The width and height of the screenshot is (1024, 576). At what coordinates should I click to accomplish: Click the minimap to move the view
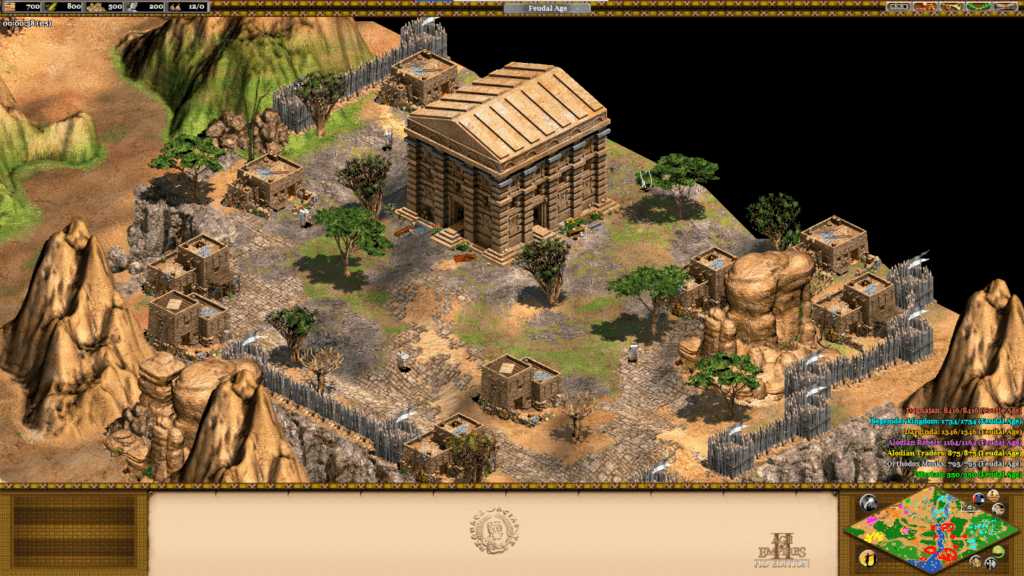click(x=928, y=532)
